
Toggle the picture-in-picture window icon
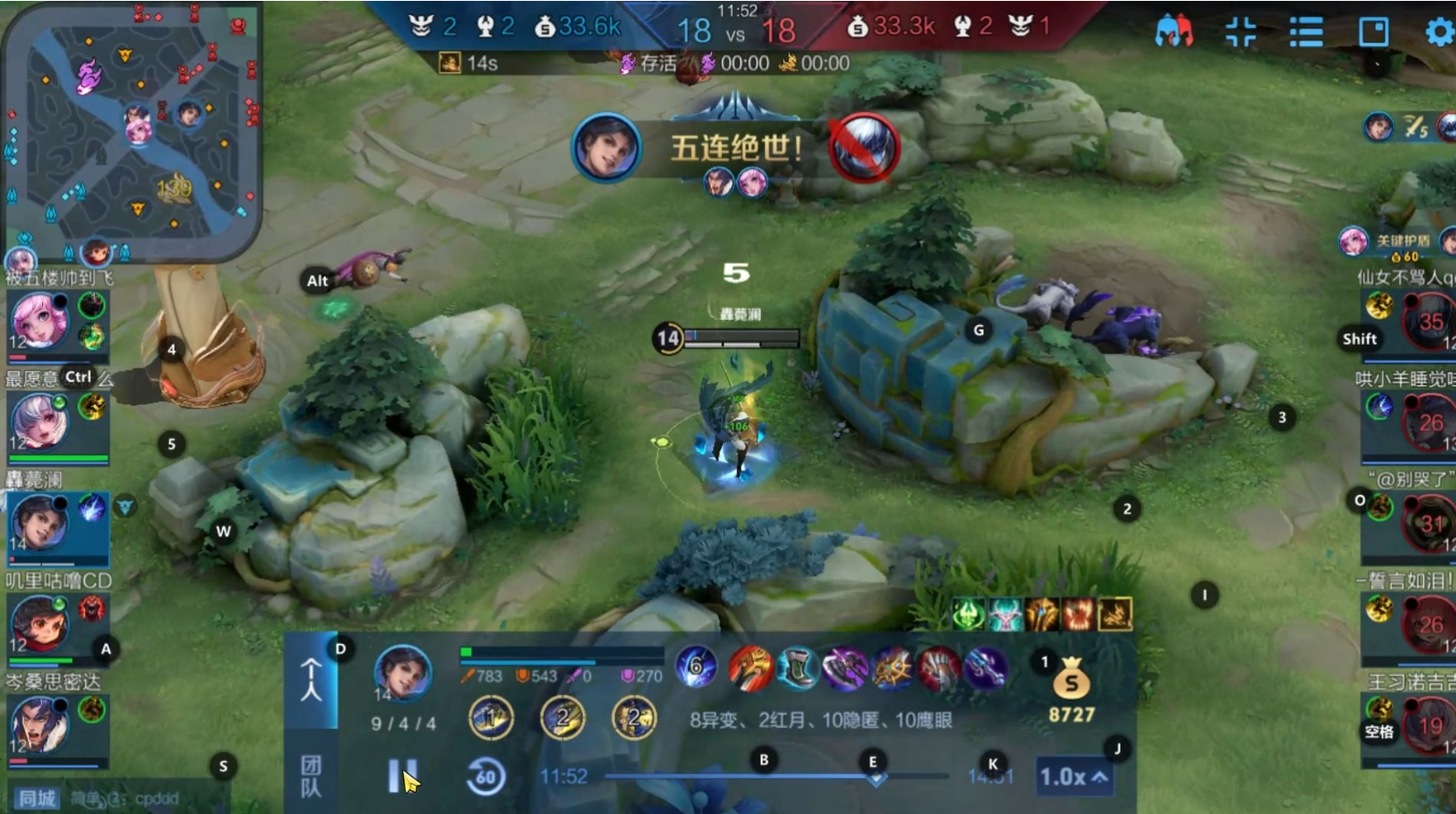1373,32
